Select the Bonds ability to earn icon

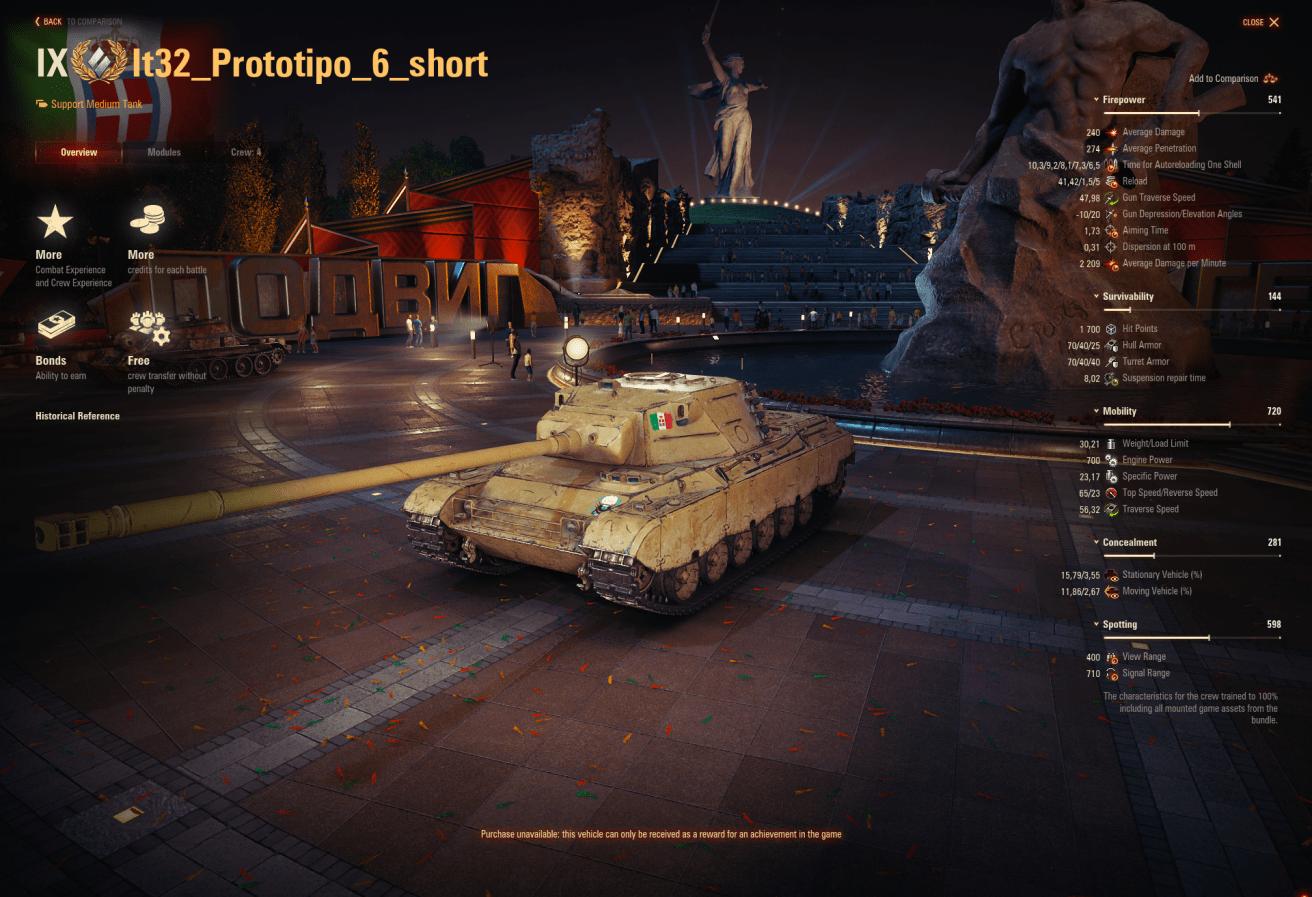(x=57, y=326)
